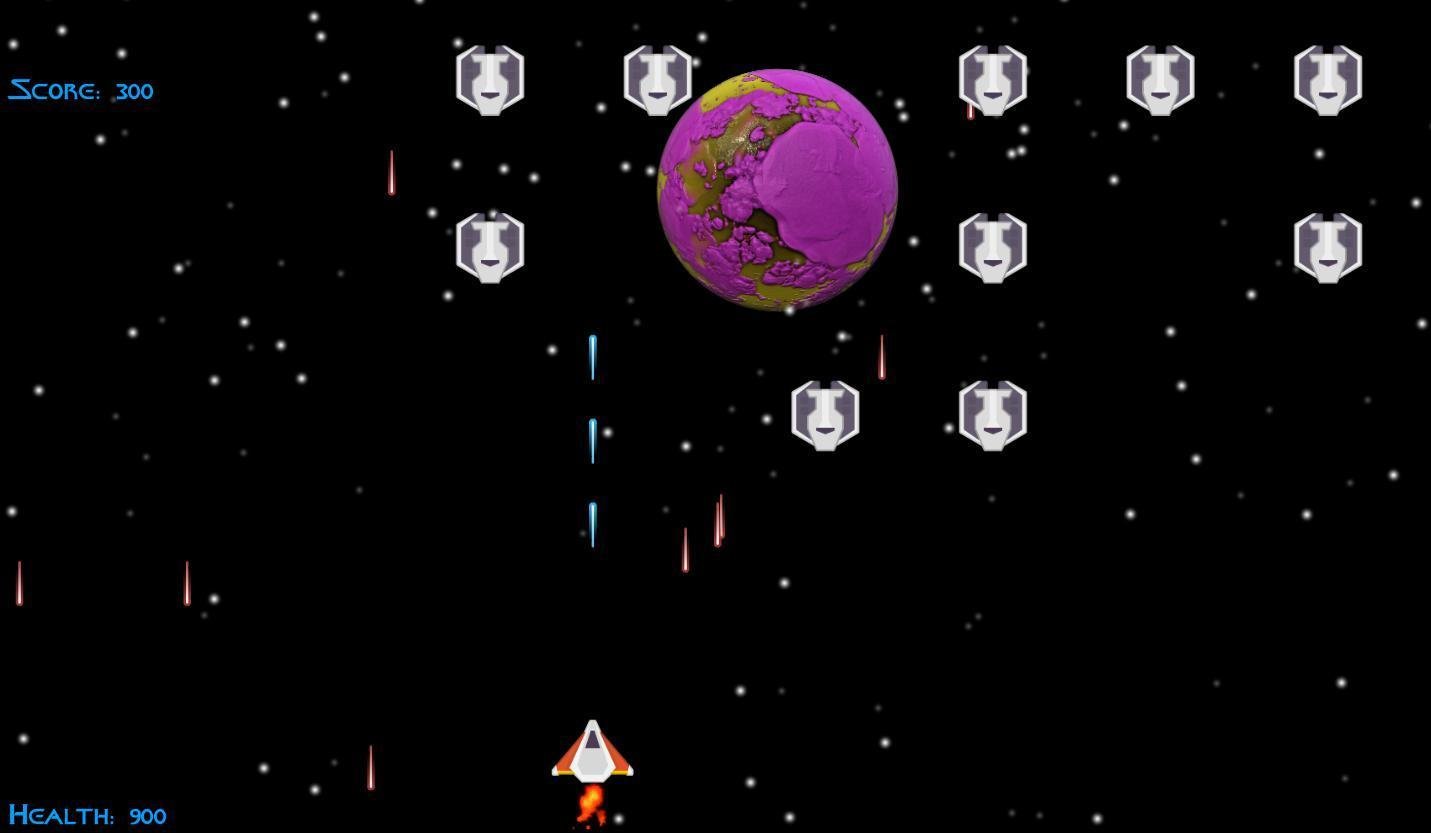Click the red laser near the bottom-left corner

371,766
